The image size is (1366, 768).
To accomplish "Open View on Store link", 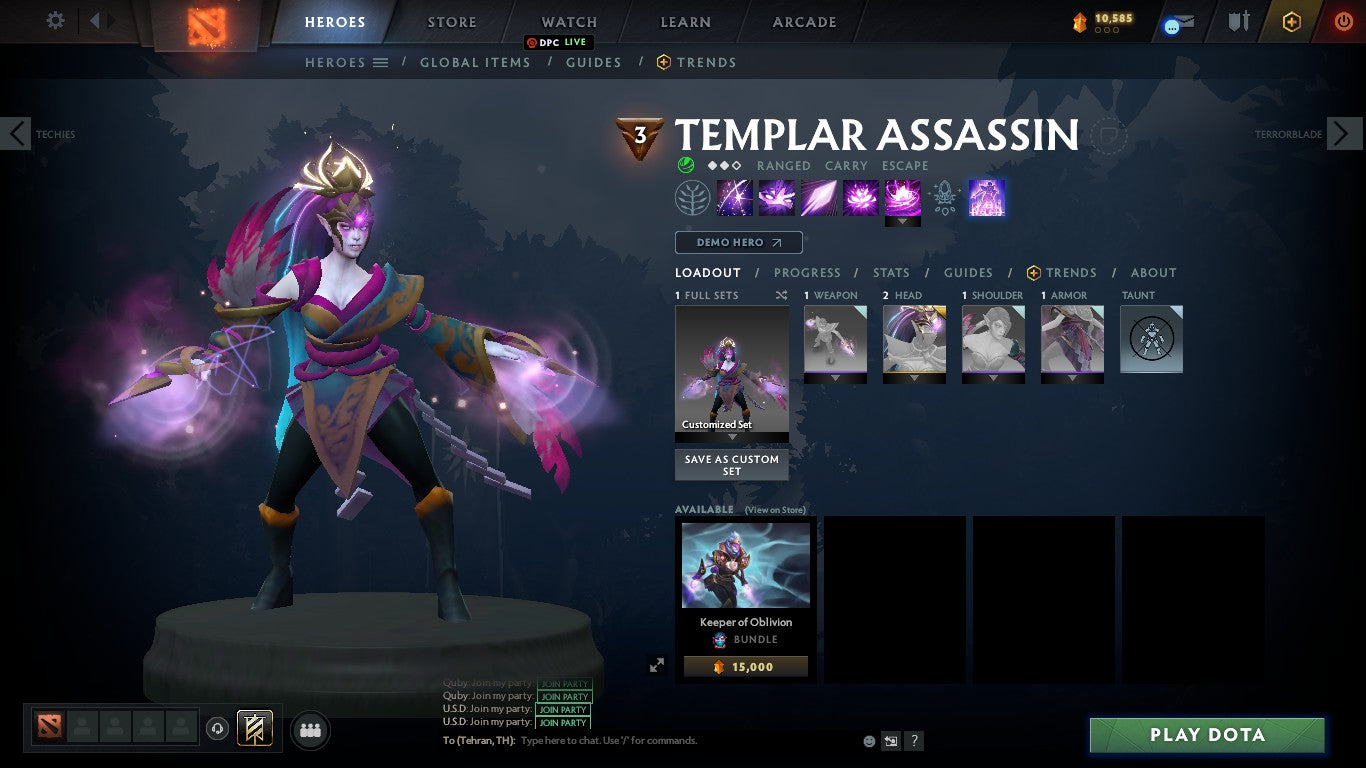I will click(776, 510).
